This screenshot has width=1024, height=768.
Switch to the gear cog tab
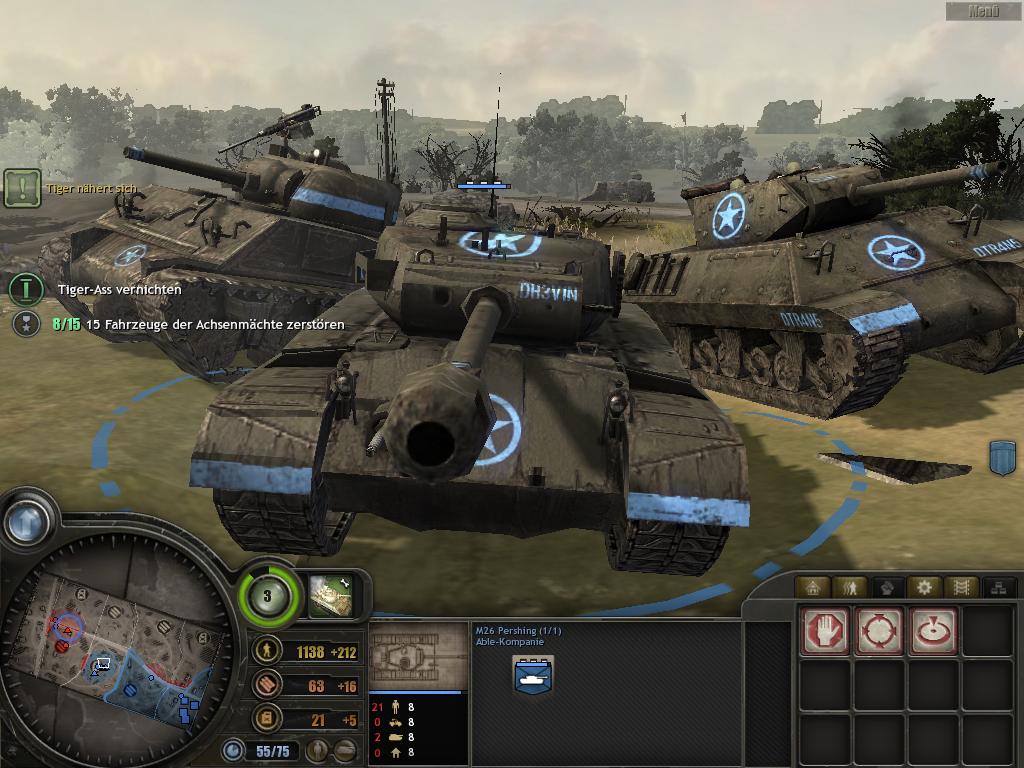923,587
